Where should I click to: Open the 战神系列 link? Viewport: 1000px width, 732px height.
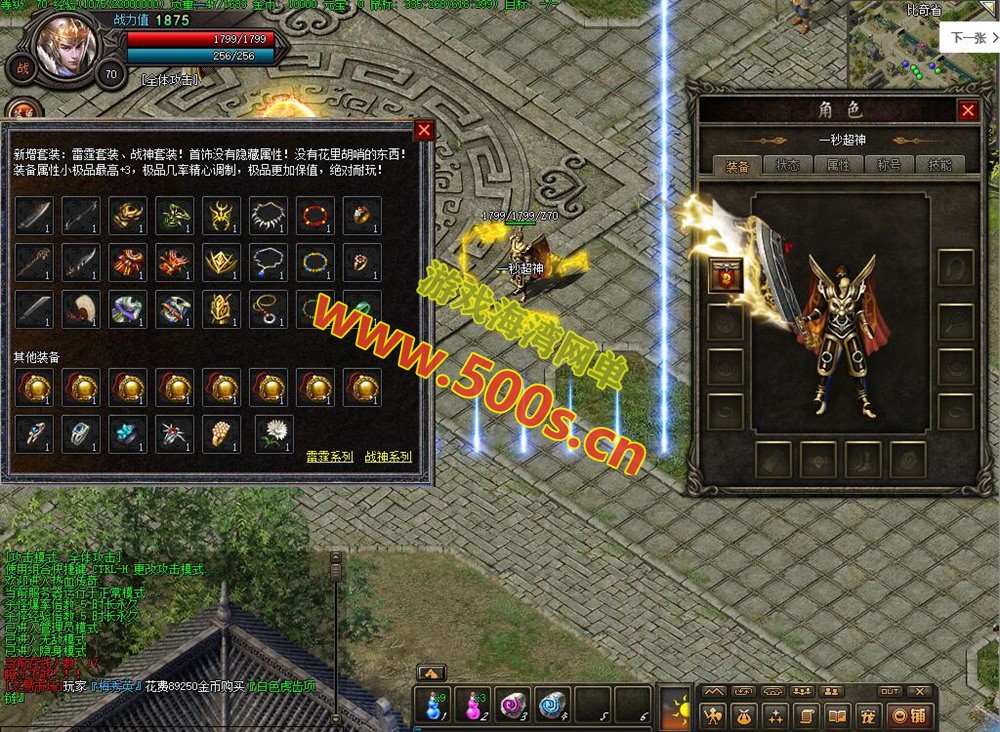[388, 457]
